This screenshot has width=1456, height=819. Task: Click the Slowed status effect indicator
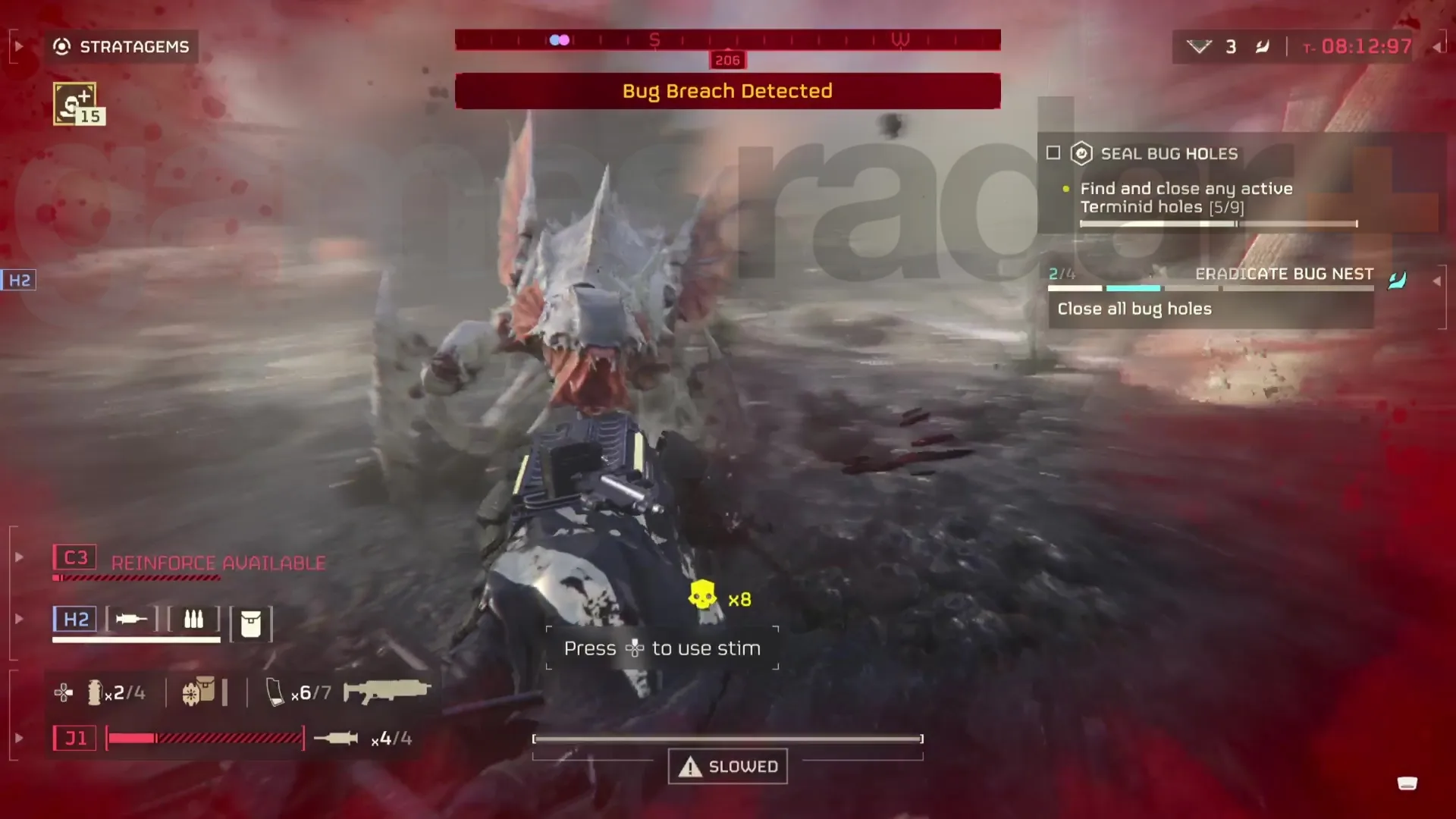coord(728,767)
